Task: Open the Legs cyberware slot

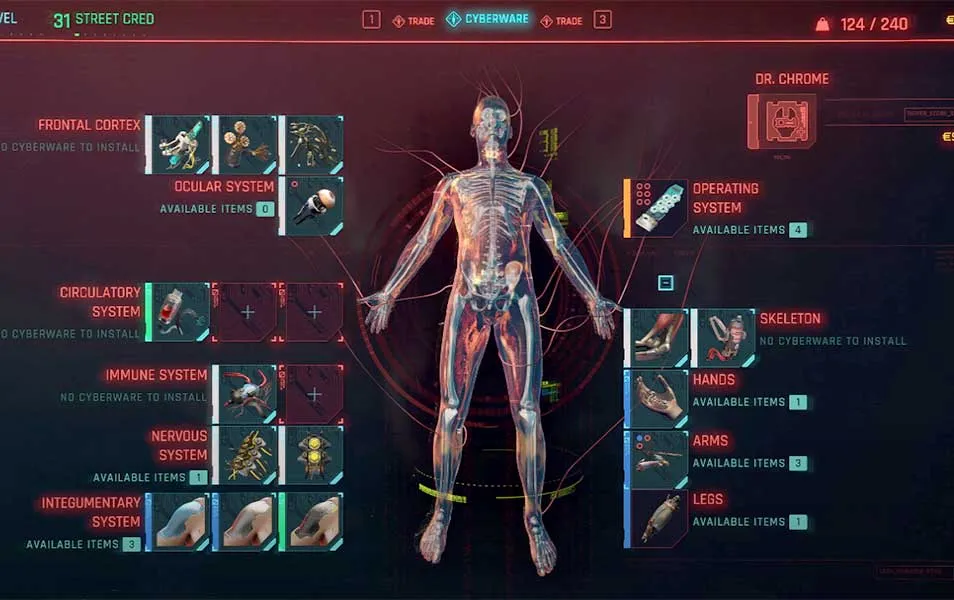Action: (657, 519)
